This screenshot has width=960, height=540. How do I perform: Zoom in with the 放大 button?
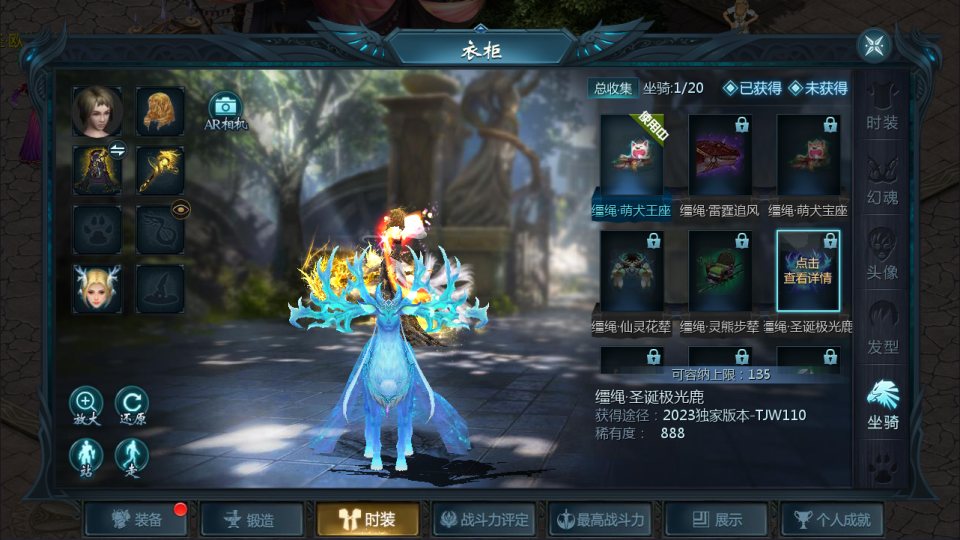(86, 402)
